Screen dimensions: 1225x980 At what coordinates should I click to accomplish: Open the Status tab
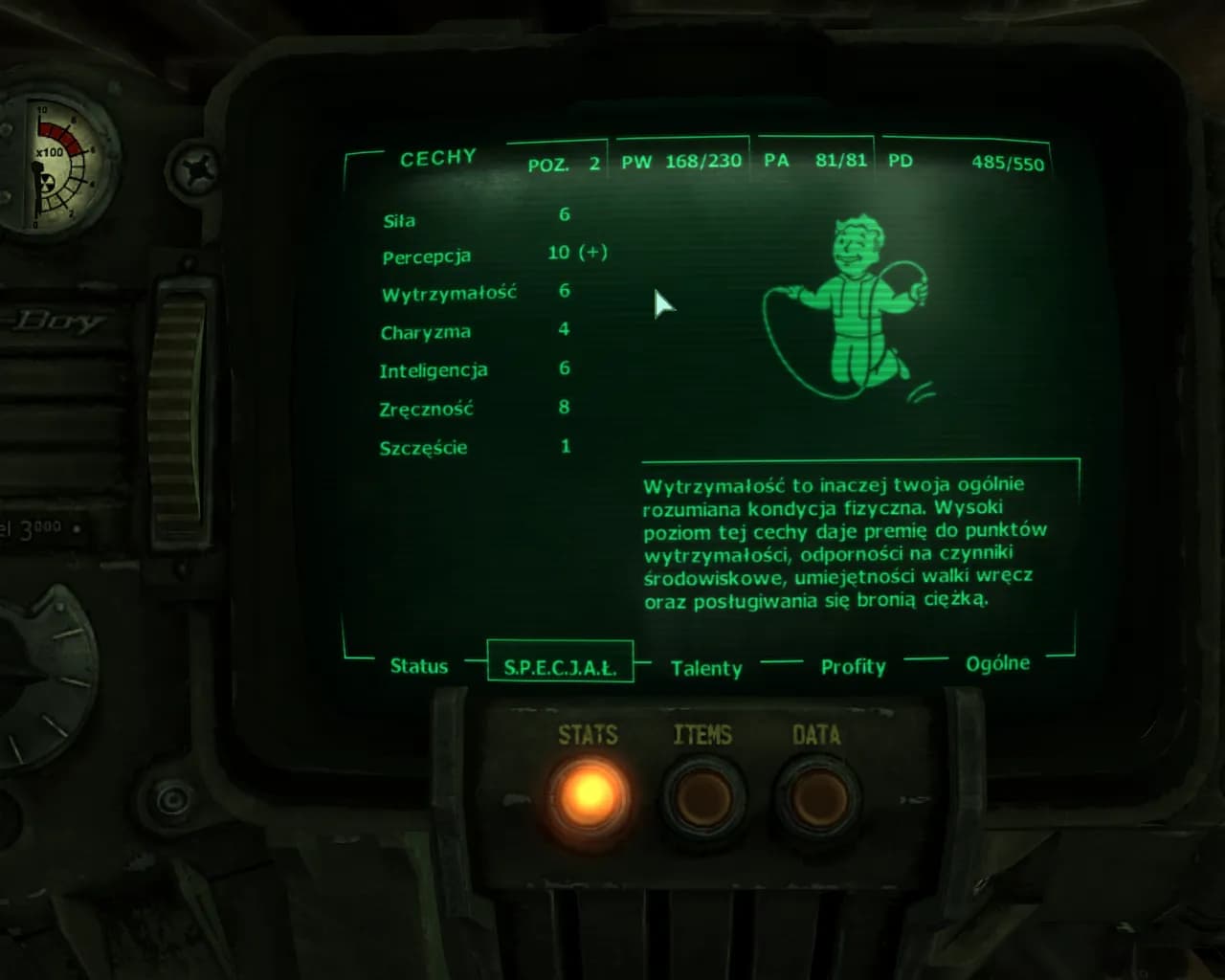(x=419, y=666)
